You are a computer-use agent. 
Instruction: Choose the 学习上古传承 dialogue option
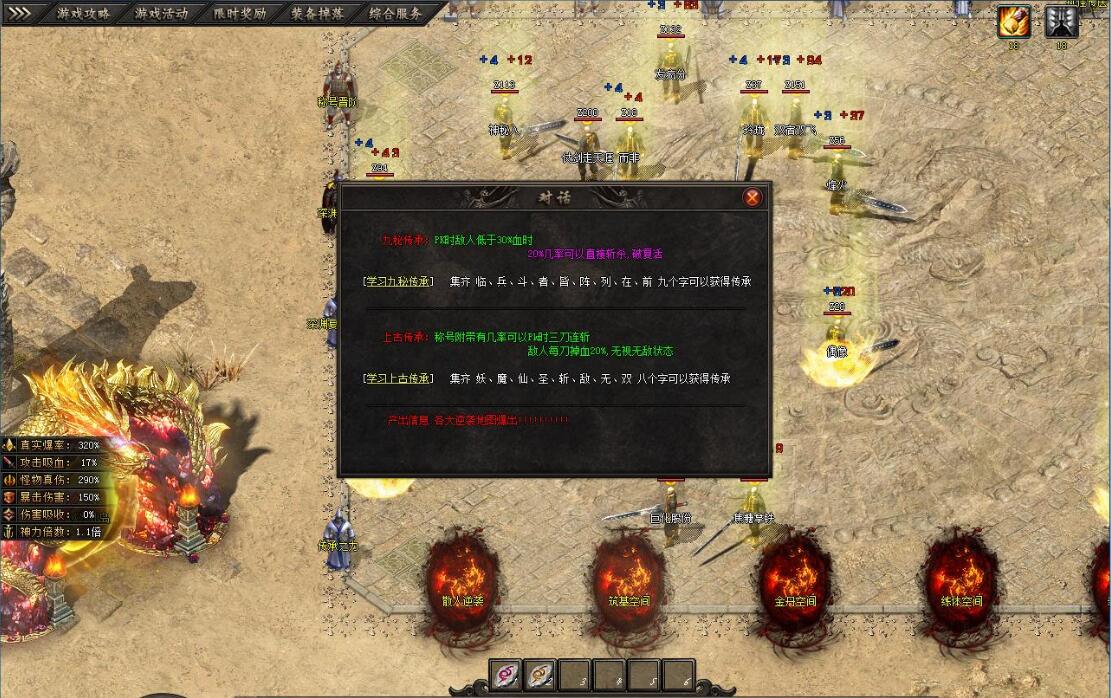coord(398,379)
